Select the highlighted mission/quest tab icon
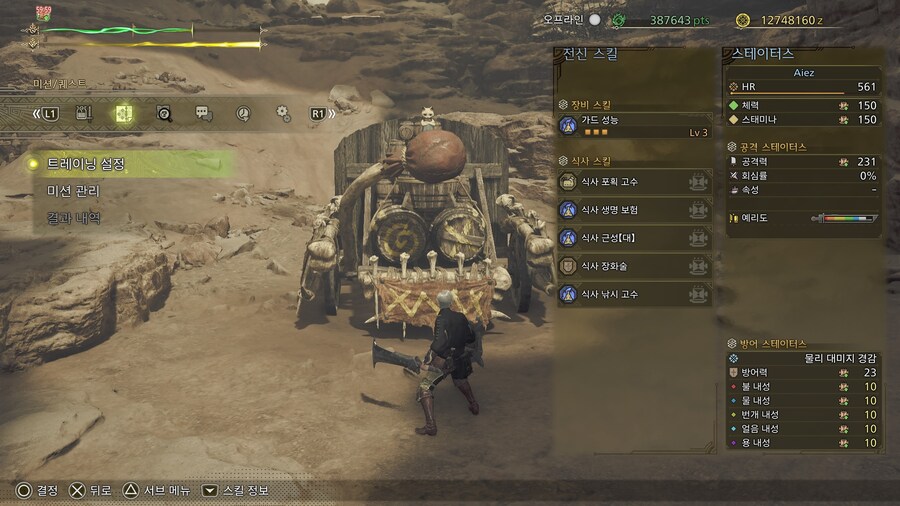This screenshot has width=900, height=506. [x=123, y=113]
